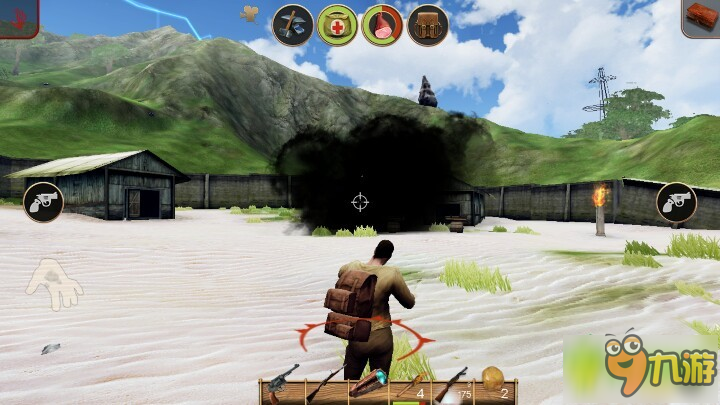Open the chest icon in the corner
Viewport: 720px width, 405px height.
pyautogui.click(x=701, y=17)
